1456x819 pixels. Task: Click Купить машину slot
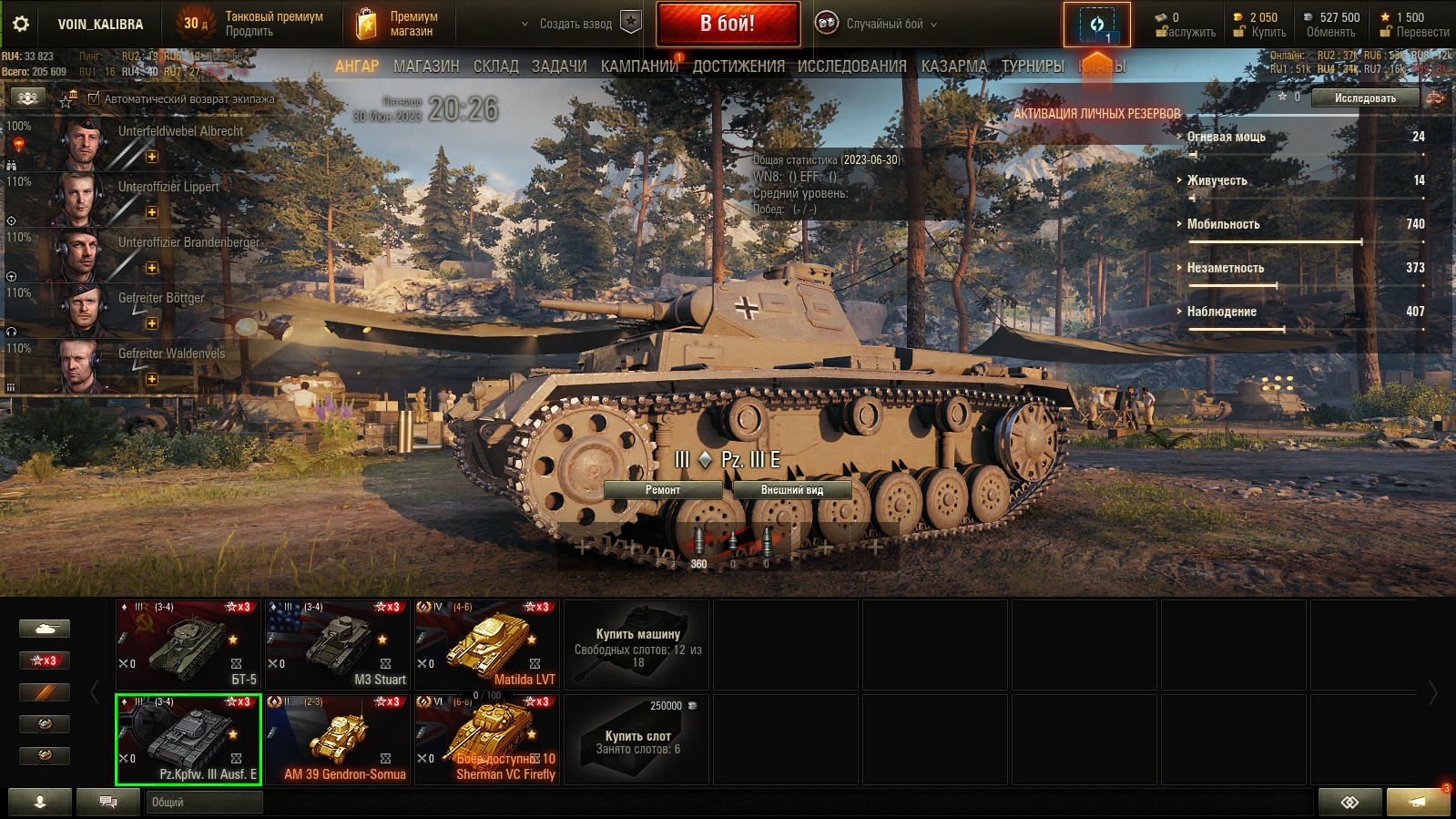636,644
